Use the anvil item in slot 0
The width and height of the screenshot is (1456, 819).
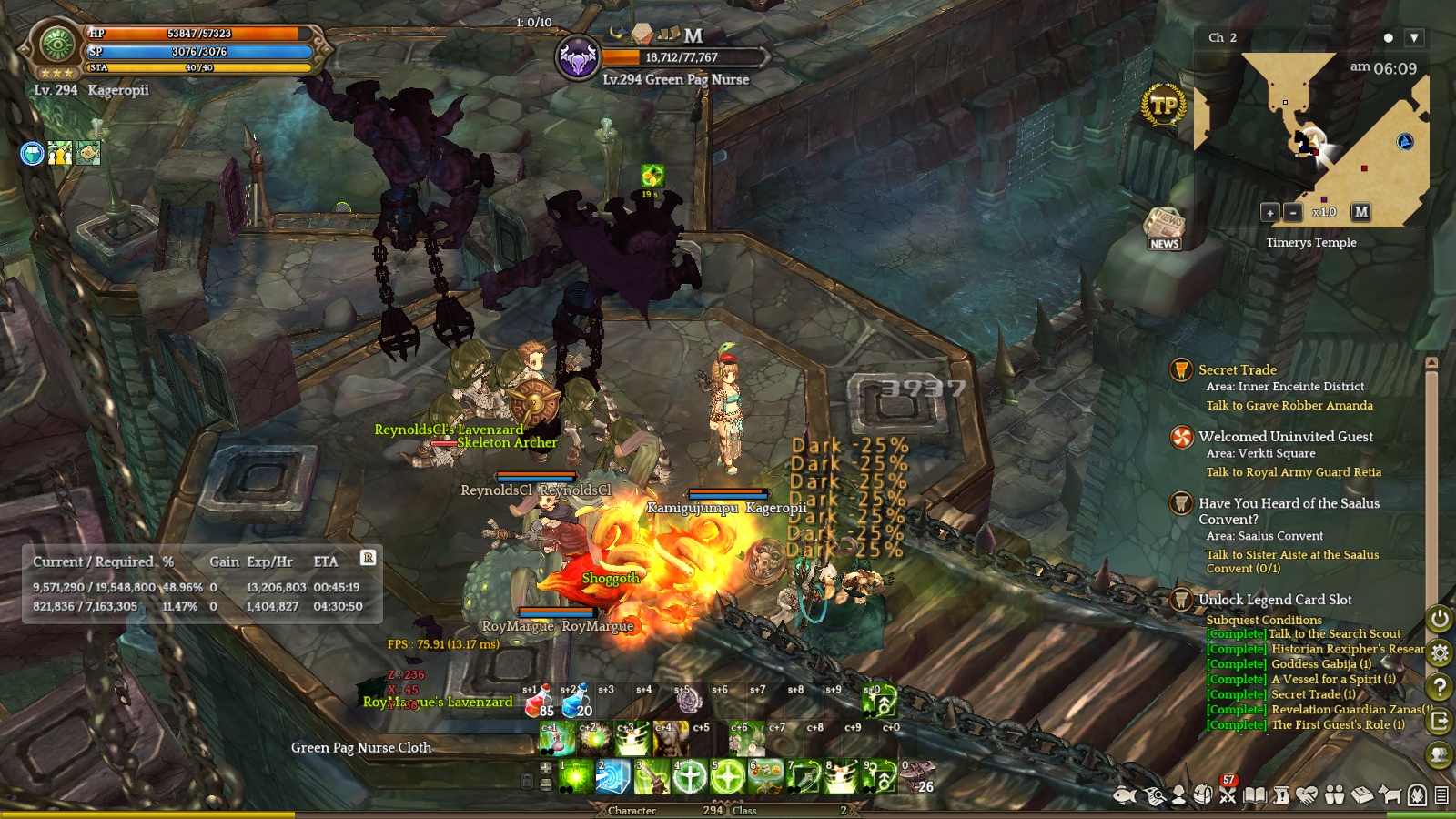(917, 777)
